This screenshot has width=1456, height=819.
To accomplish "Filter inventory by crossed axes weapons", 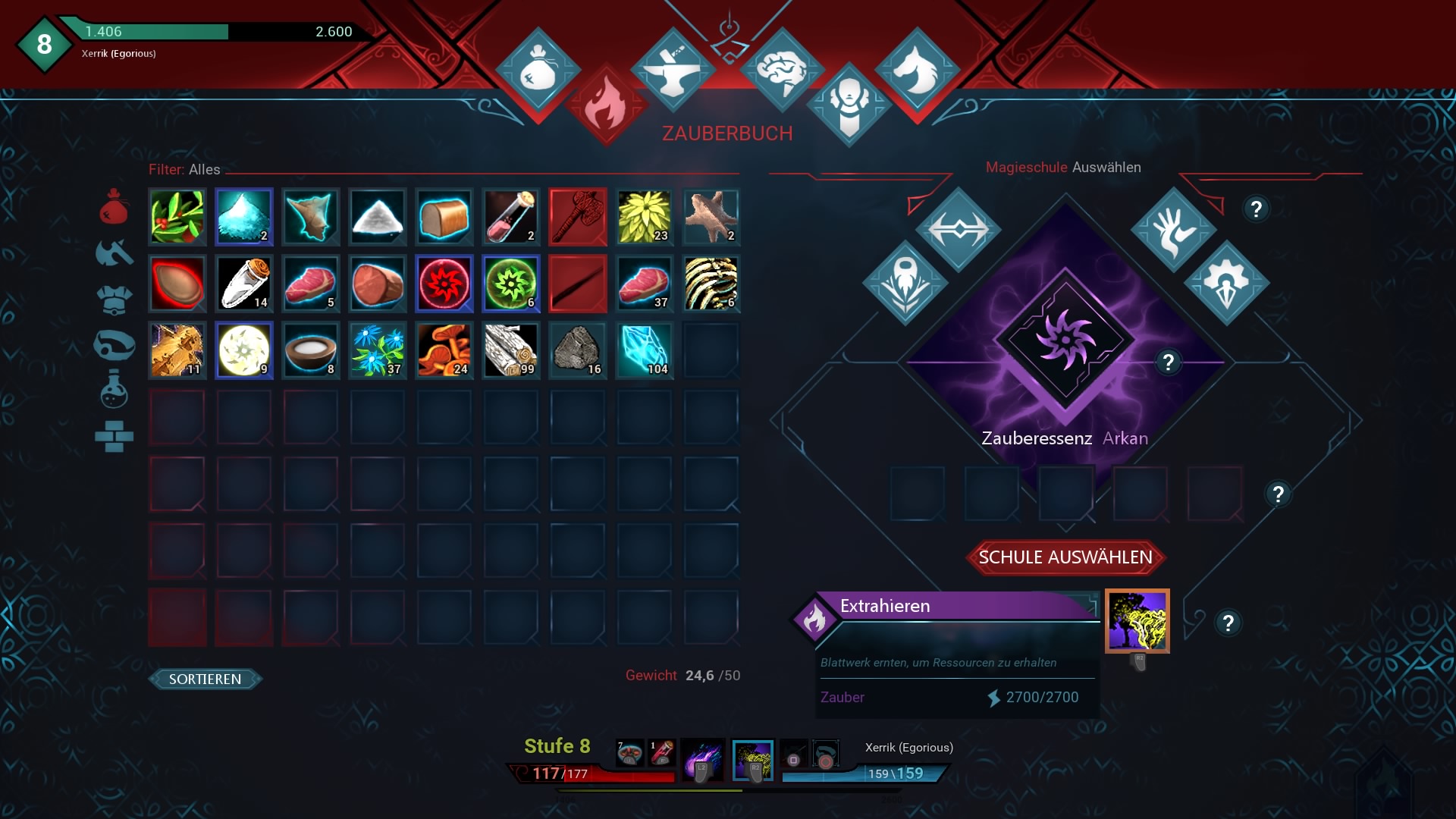I will tap(114, 253).
